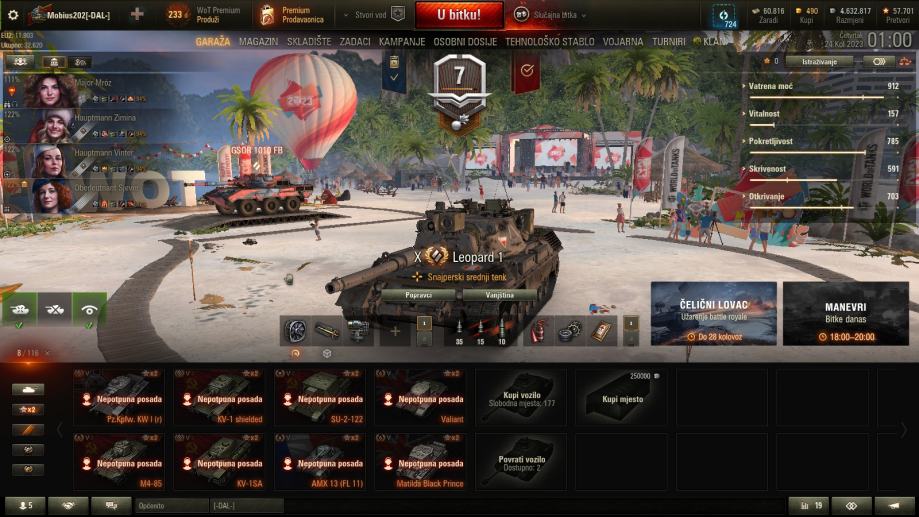
Task: Open the Turniri tab
Action: 669,42
